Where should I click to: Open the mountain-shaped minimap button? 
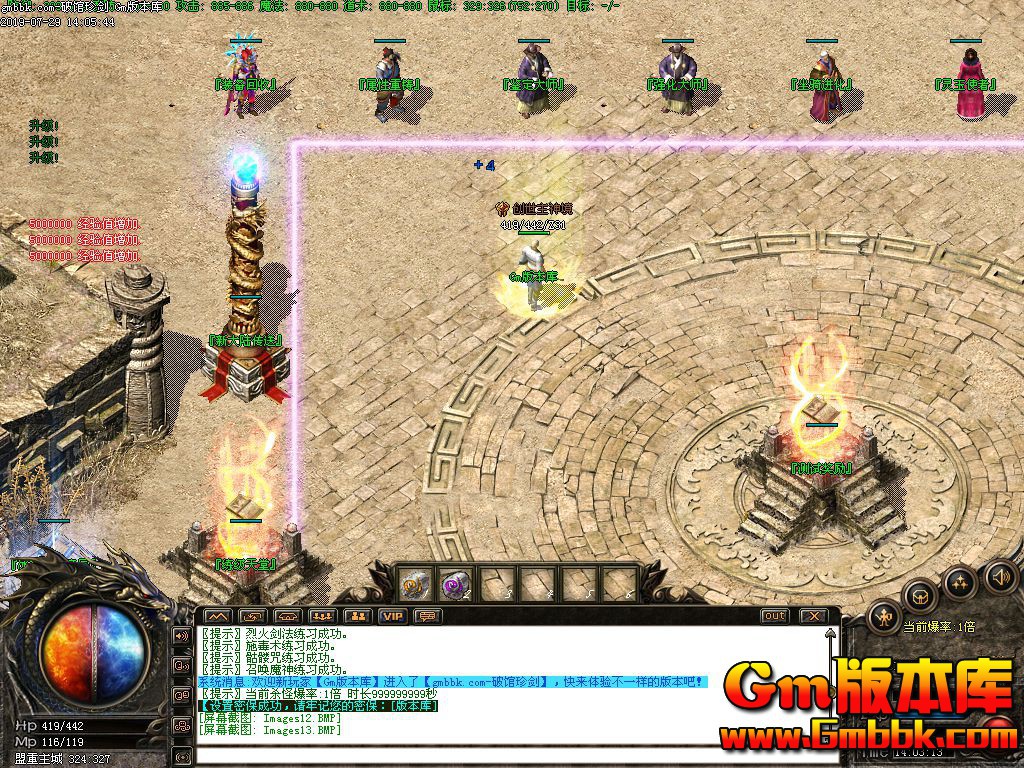coord(218,616)
